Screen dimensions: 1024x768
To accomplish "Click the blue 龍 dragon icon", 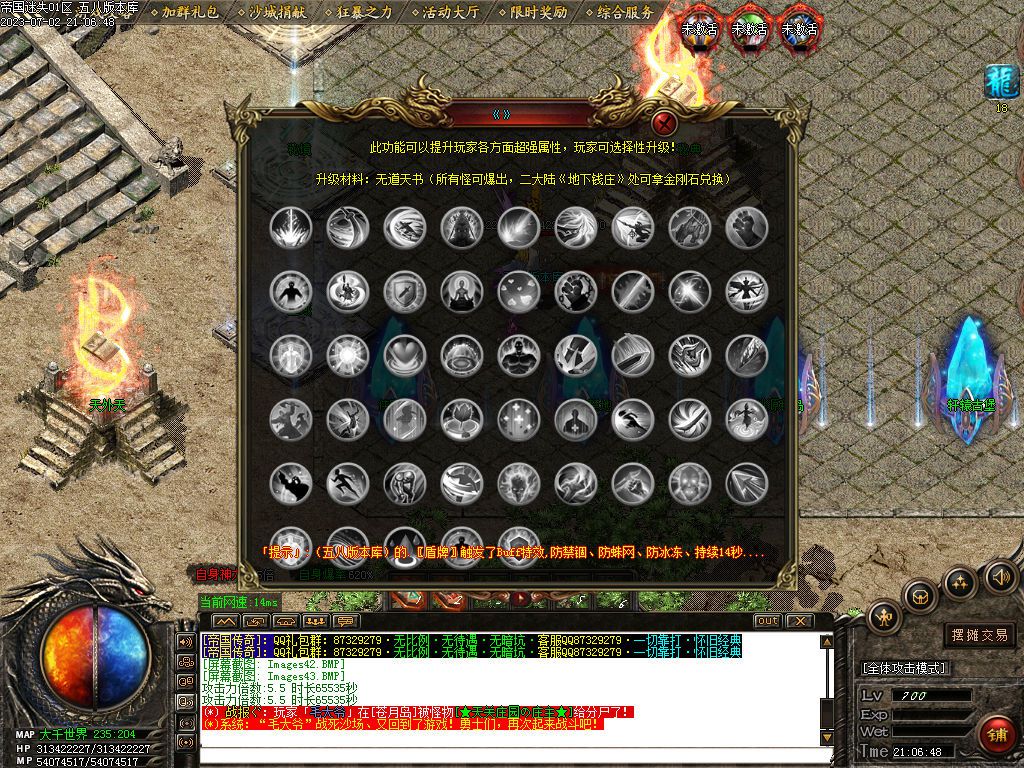I will pos(1001,81).
